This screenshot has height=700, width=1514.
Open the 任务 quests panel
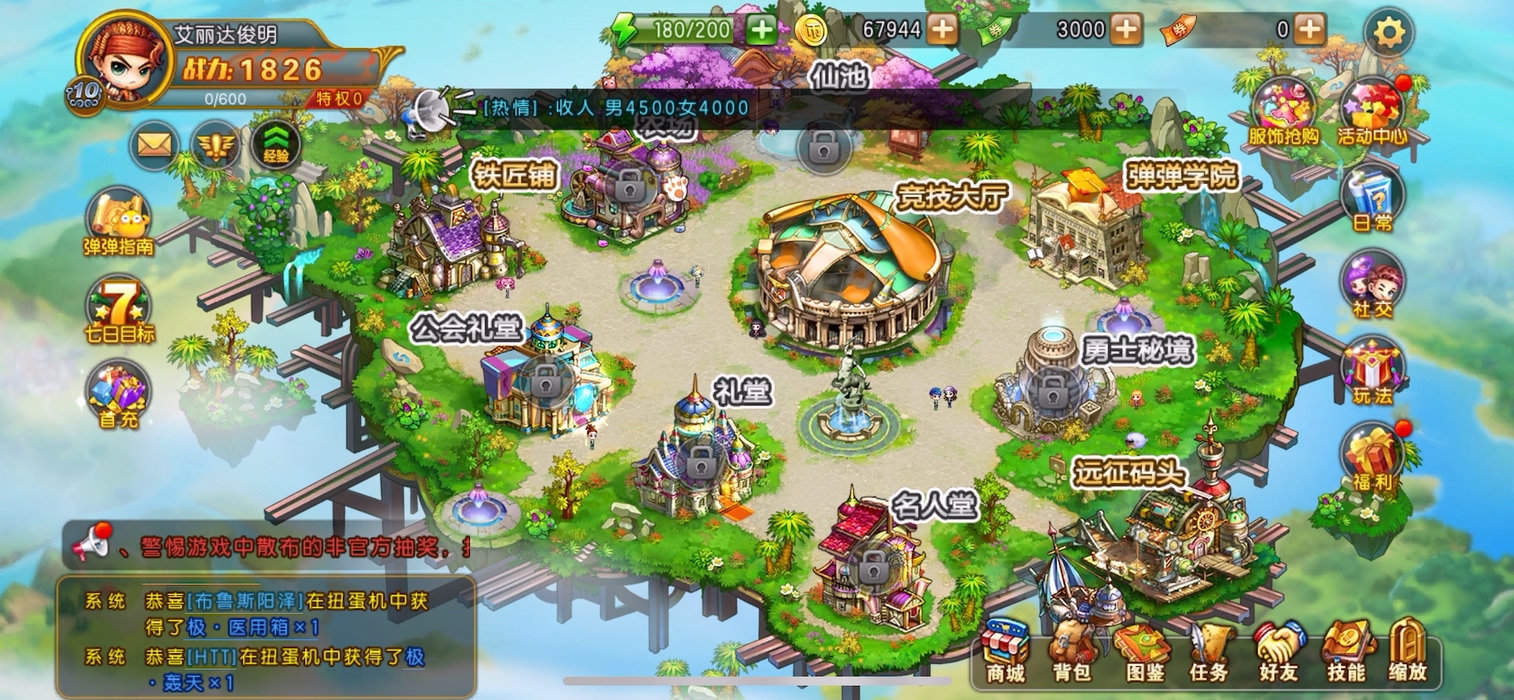coord(1208,650)
